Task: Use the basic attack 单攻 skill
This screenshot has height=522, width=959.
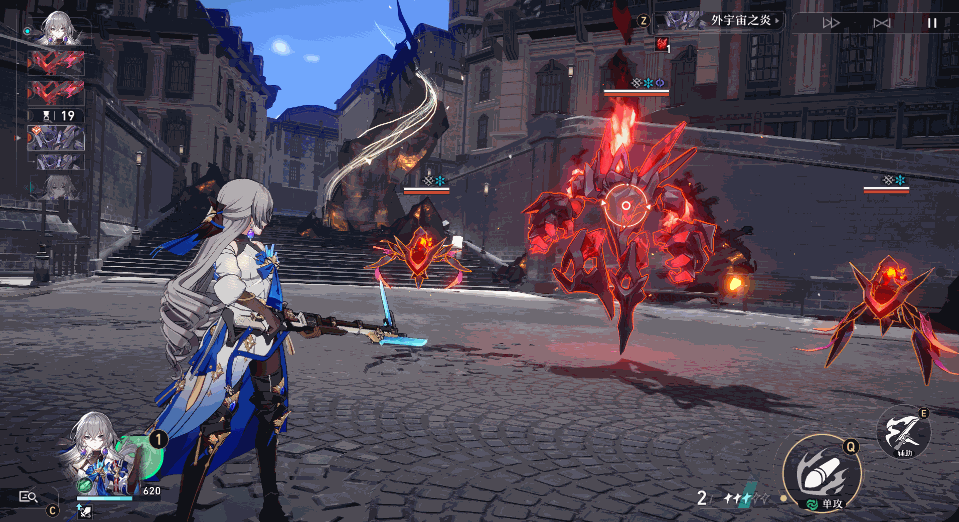Action: (821, 468)
